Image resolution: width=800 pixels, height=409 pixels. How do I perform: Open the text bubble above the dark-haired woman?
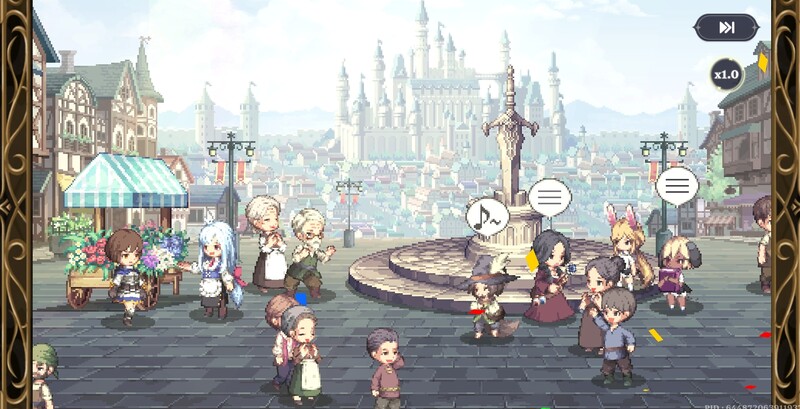click(549, 196)
